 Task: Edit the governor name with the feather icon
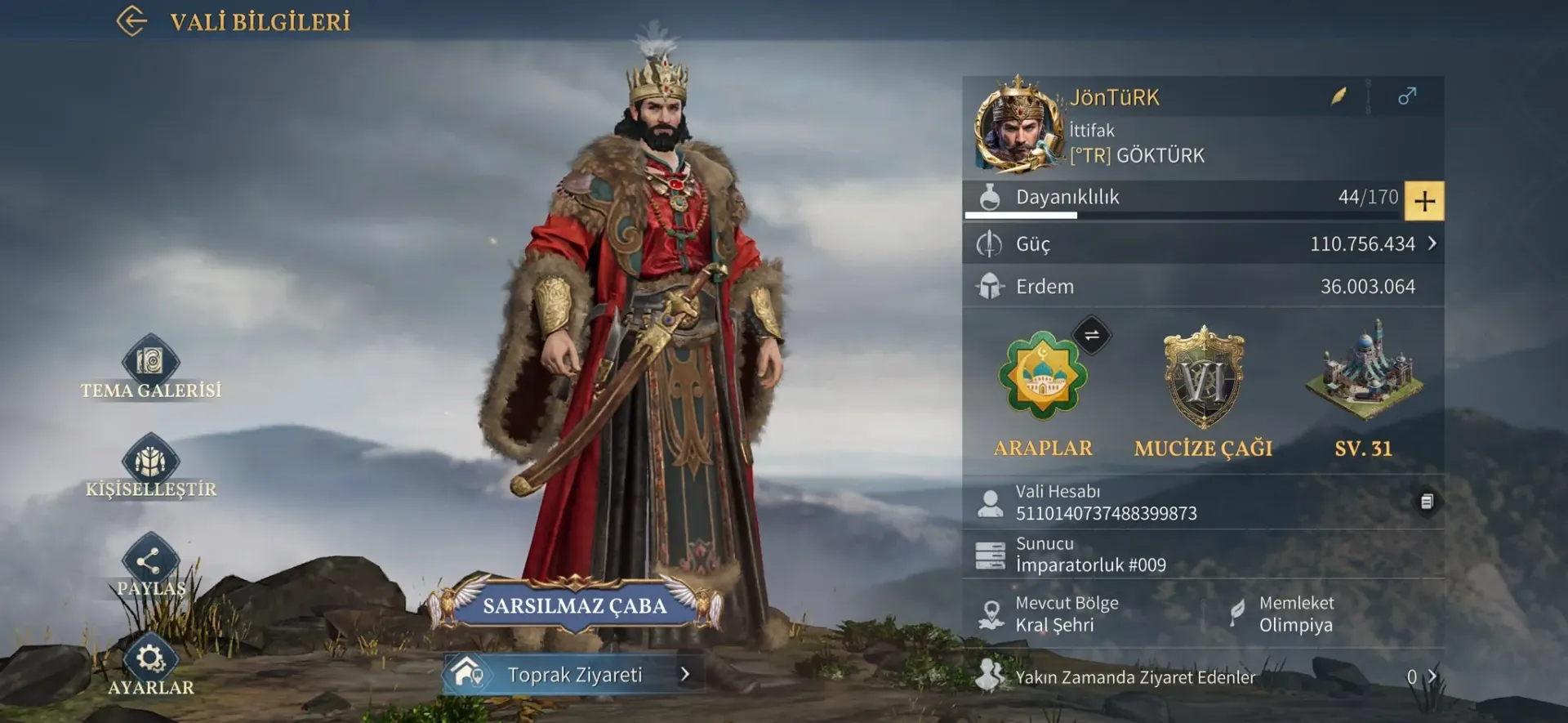pos(1339,97)
